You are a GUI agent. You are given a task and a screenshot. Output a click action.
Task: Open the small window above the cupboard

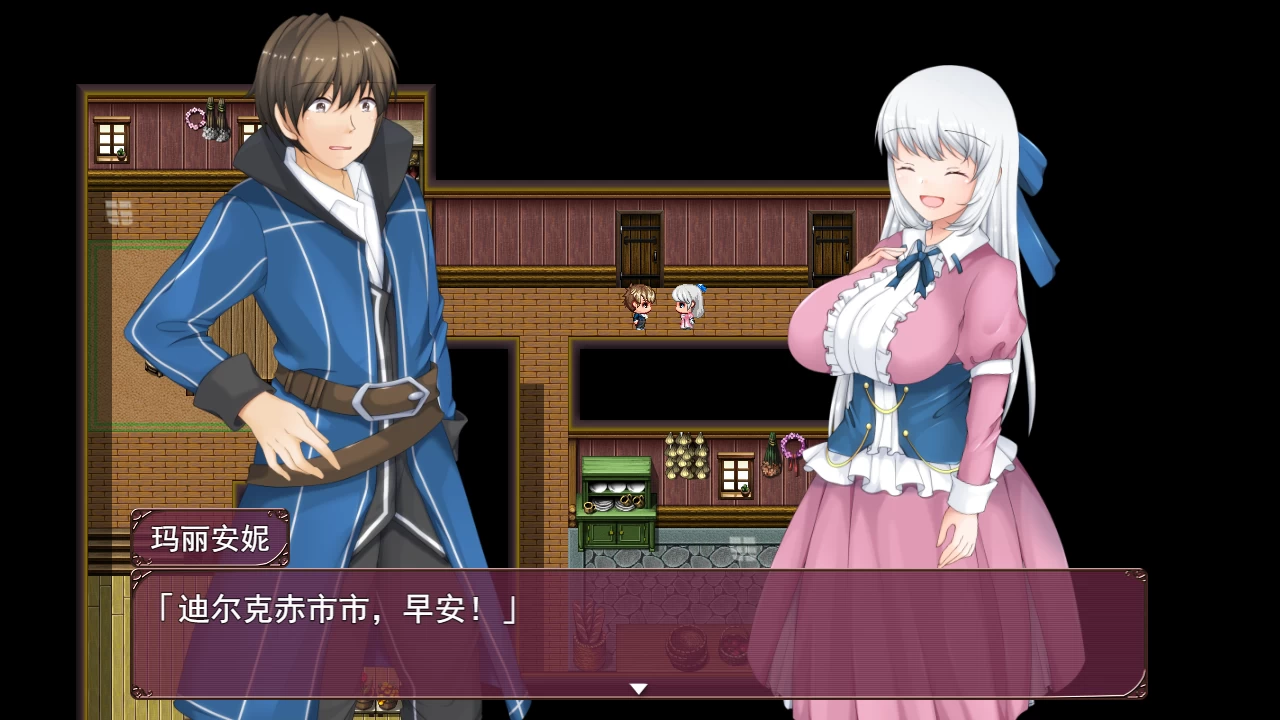click(x=735, y=474)
